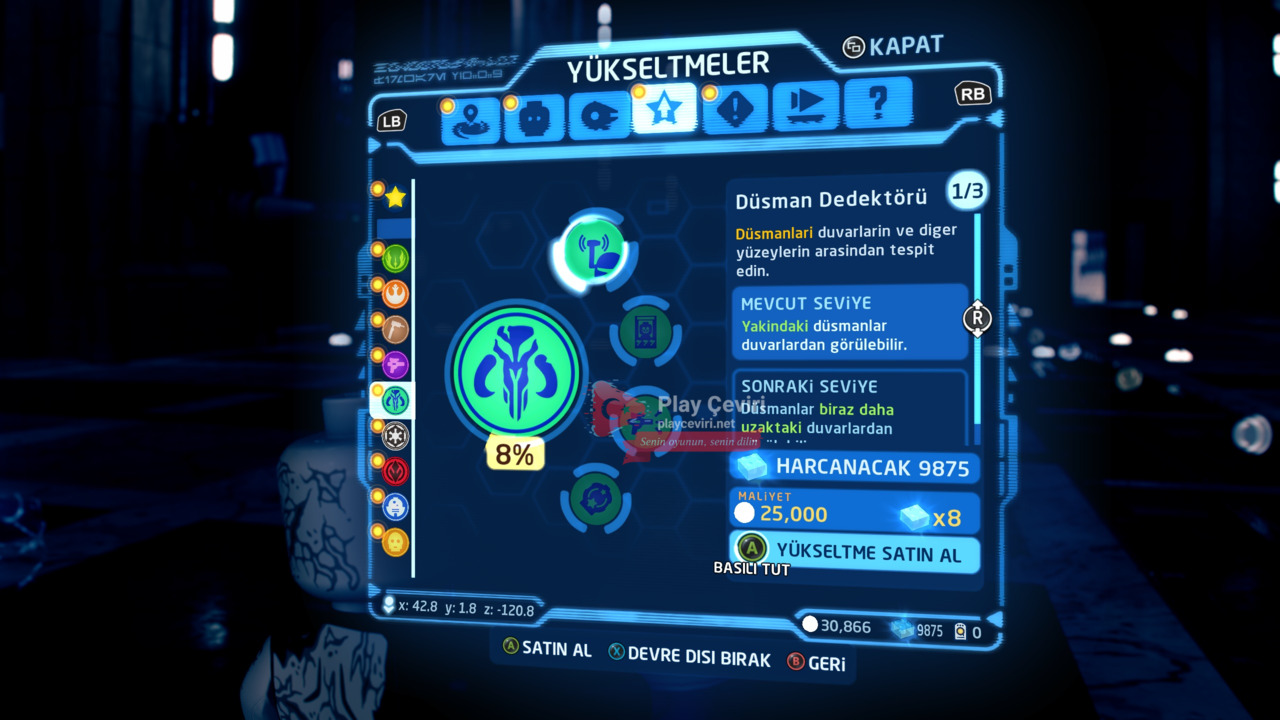This screenshot has width=1280, height=720.
Task: Select the golden protocol droid category
Action: (395, 542)
